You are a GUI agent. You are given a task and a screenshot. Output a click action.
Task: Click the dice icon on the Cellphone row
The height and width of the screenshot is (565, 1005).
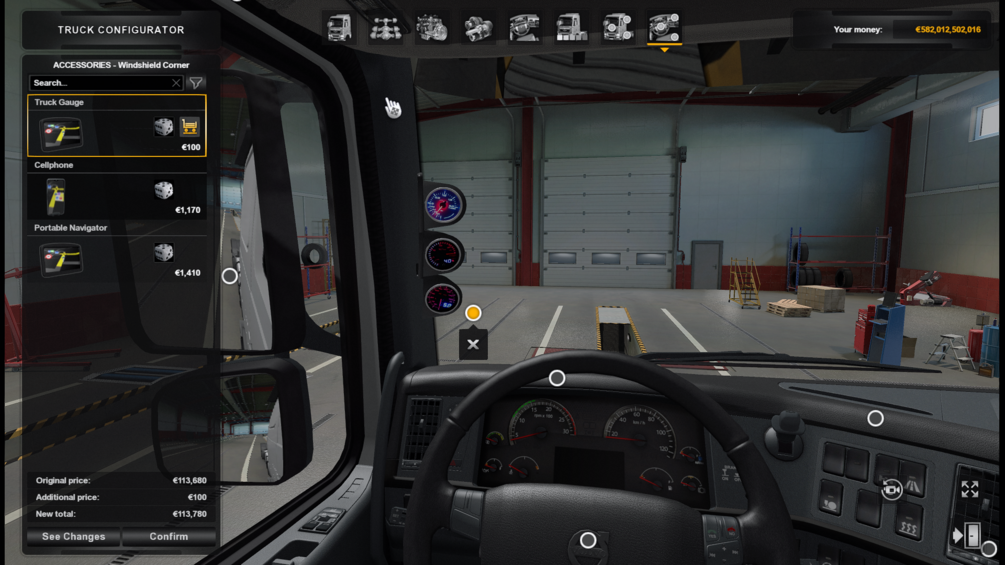click(163, 190)
